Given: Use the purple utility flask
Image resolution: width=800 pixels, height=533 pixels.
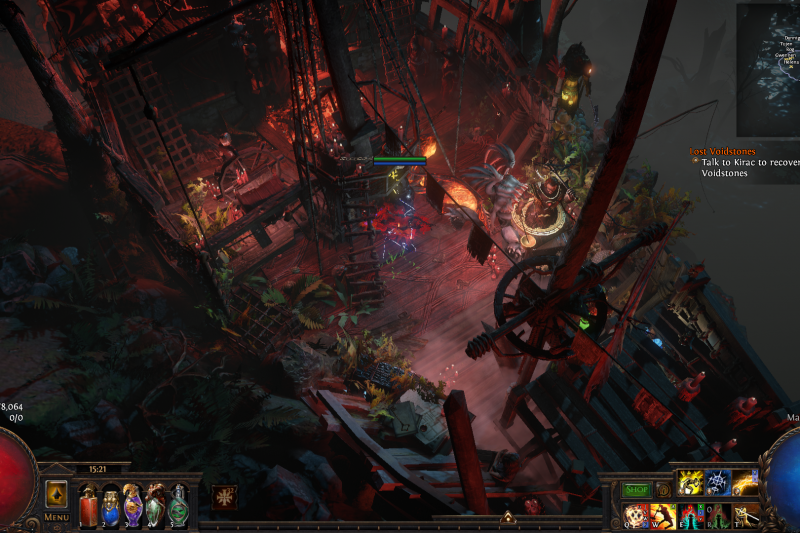Looking at the screenshot, I should click(x=133, y=505).
